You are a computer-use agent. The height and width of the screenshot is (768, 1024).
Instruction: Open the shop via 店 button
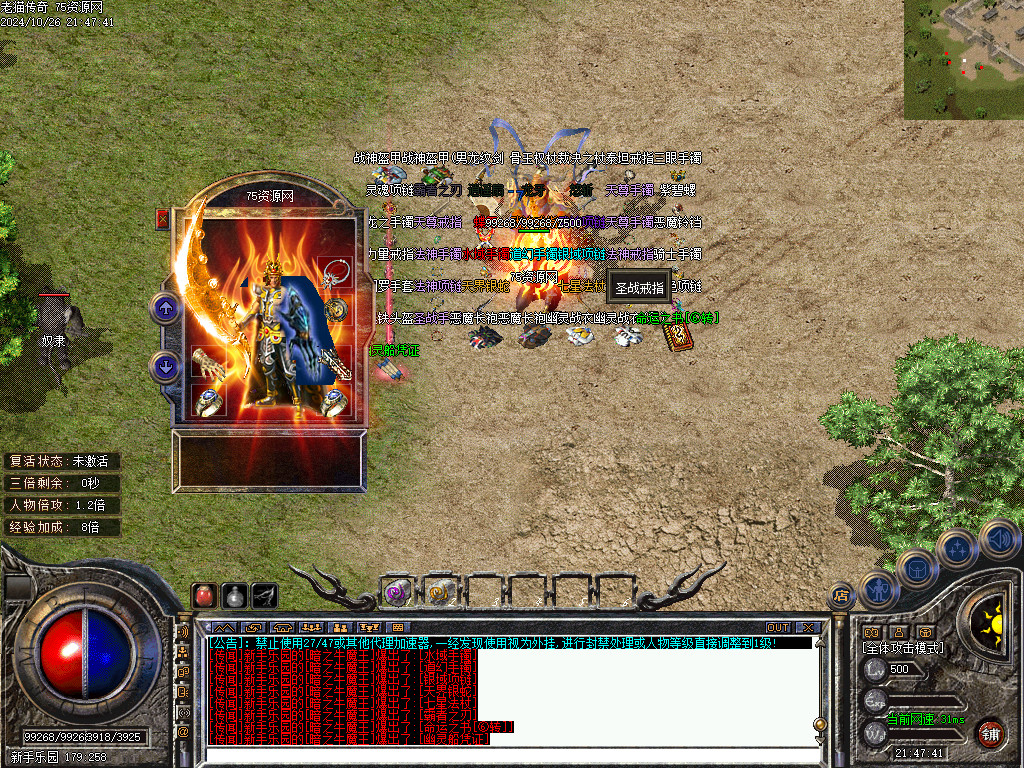pyautogui.click(x=841, y=596)
